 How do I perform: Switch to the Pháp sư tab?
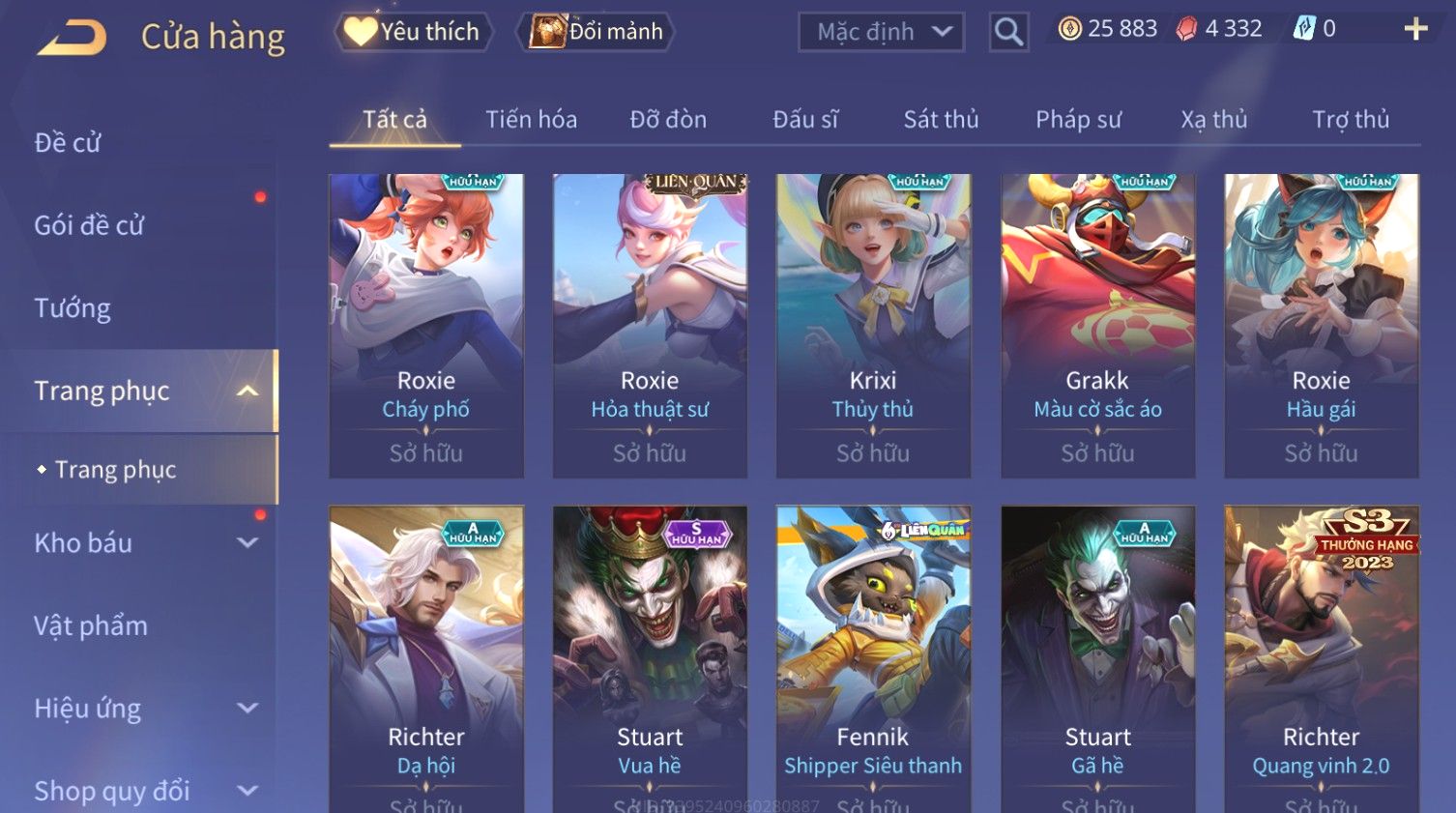(1078, 120)
